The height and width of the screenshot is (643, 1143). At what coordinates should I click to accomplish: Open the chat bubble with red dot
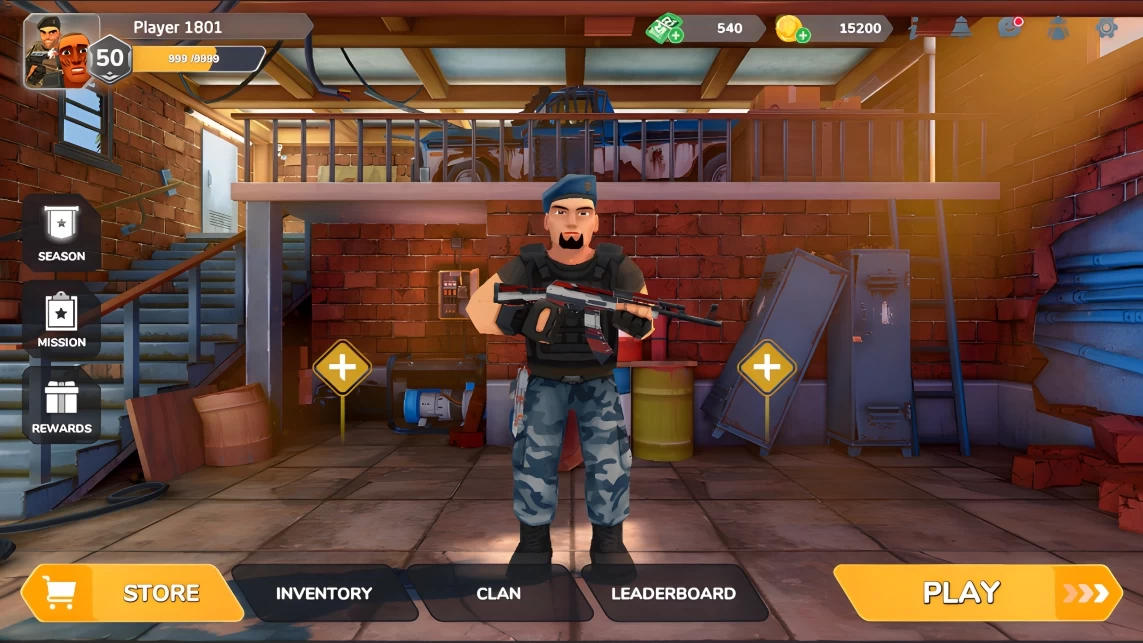pyautogui.click(x=1009, y=28)
